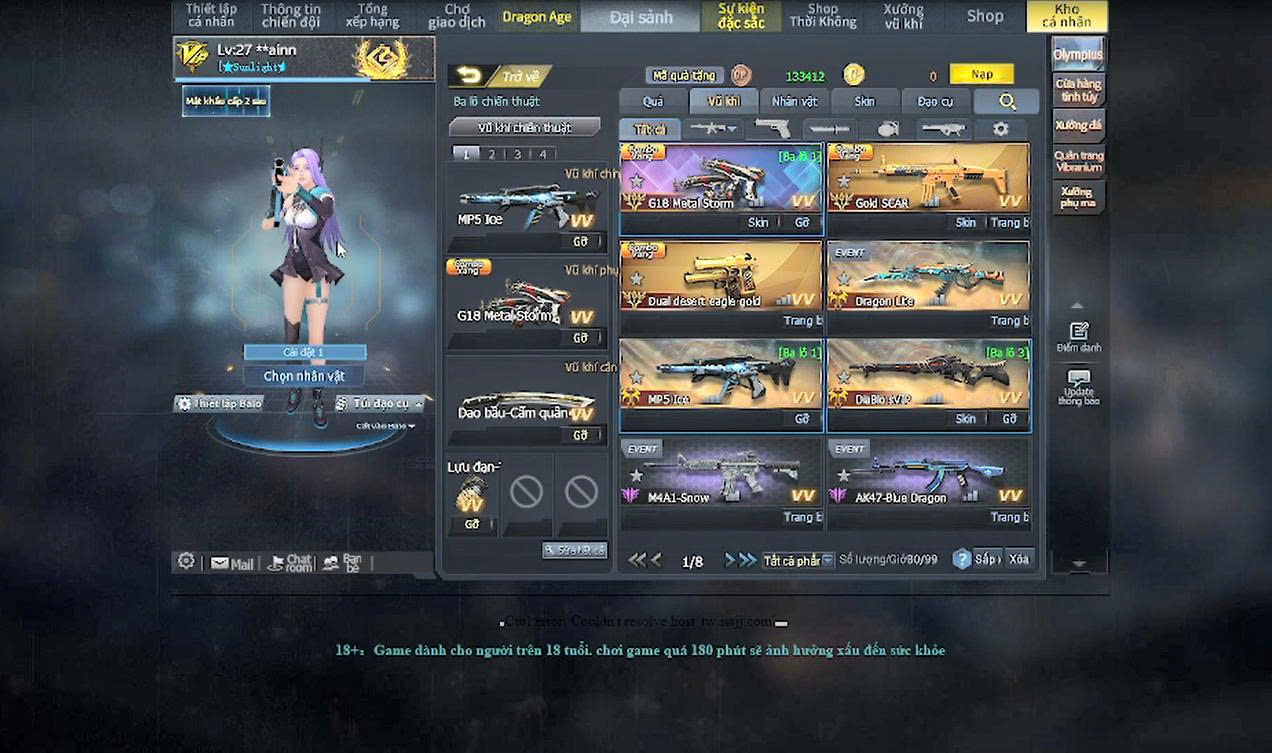The height and width of the screenshot is (753, 1272).
Task: Open the Túi đạo cụ dropdown
Action: 381,403
